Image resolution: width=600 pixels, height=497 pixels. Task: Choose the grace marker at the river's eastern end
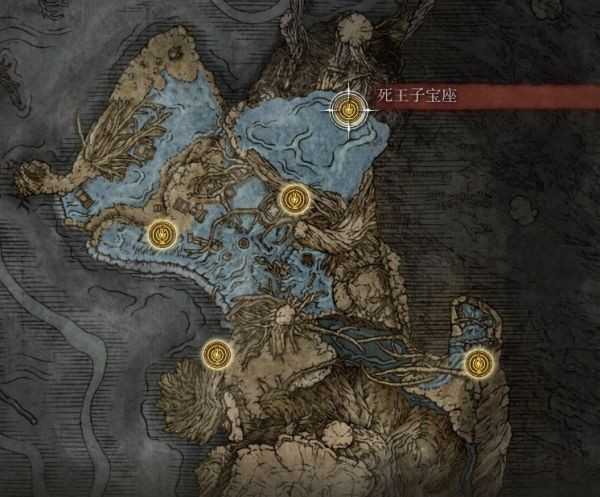(x=480, y=361)
